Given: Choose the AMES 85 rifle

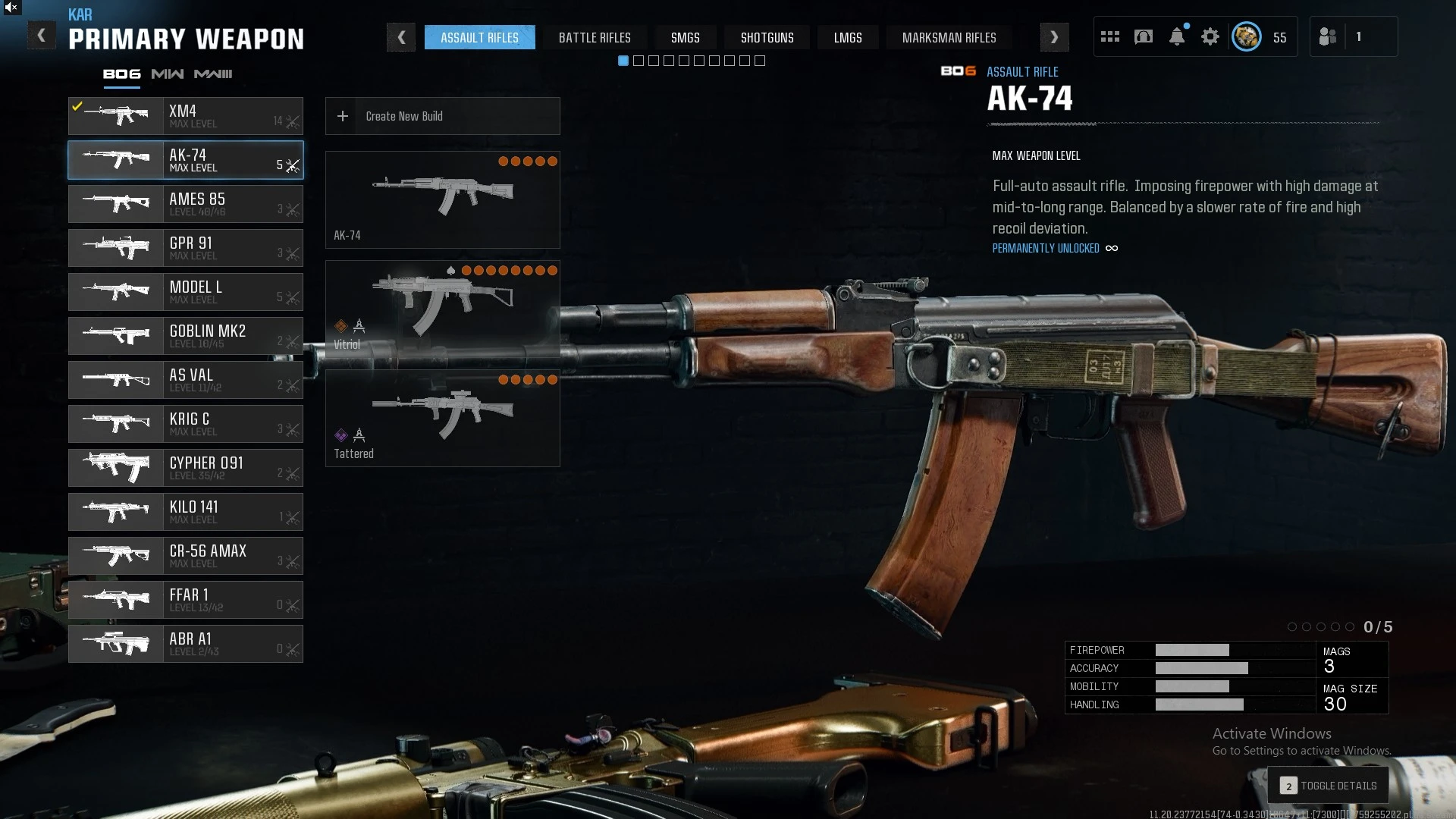Looking at the screenshot, I should point(186,204).
